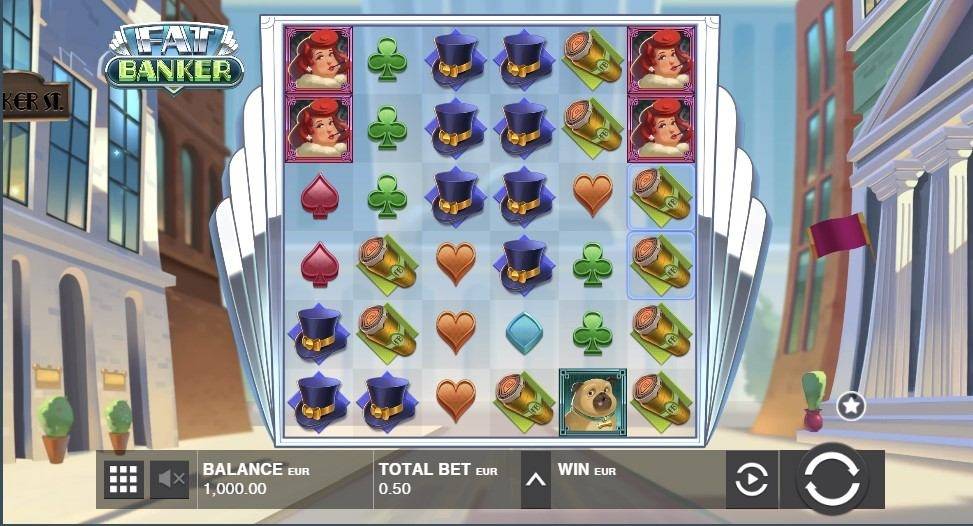Expand the total bet selector arrow
Image resolution: width=973 pixels, height=526 pixels.
pyautogui.click(x=536, y=480)
